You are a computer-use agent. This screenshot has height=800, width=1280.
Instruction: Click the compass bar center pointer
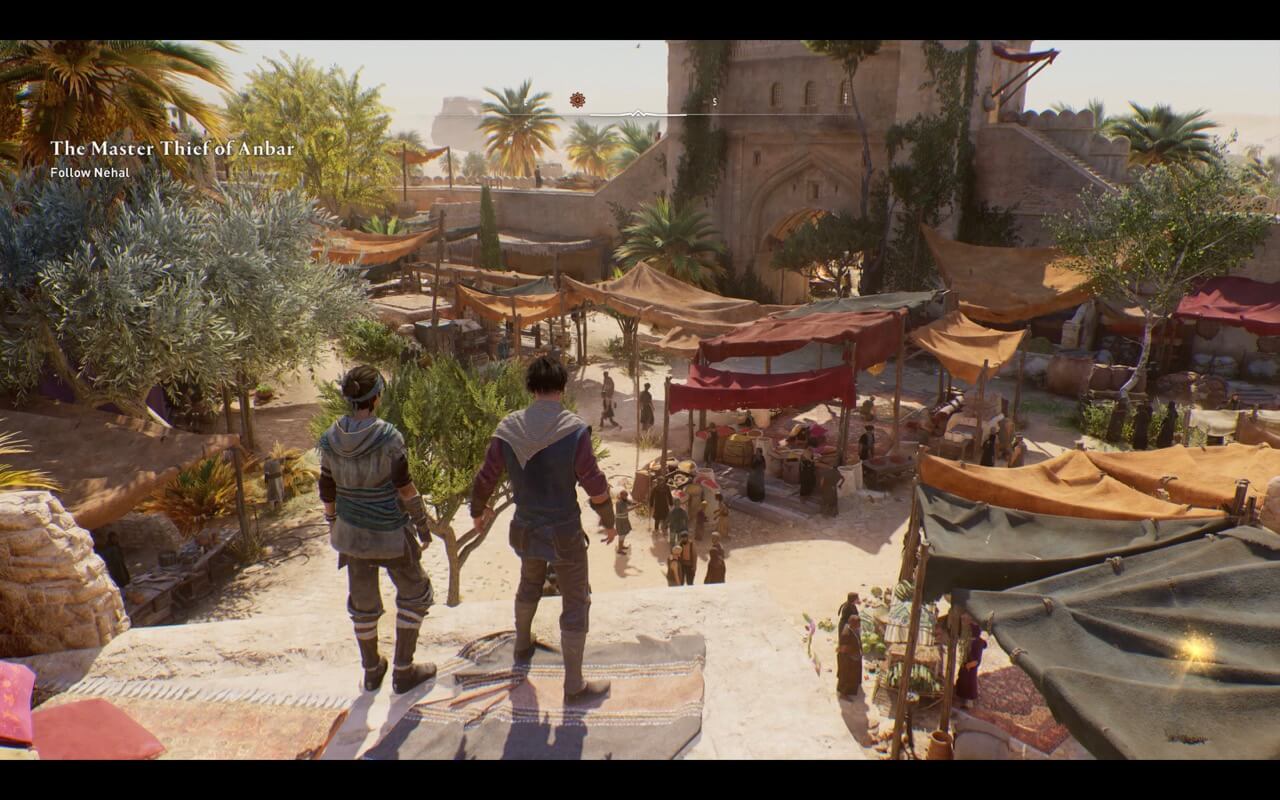pyautogui.click(x=639, y=113)
